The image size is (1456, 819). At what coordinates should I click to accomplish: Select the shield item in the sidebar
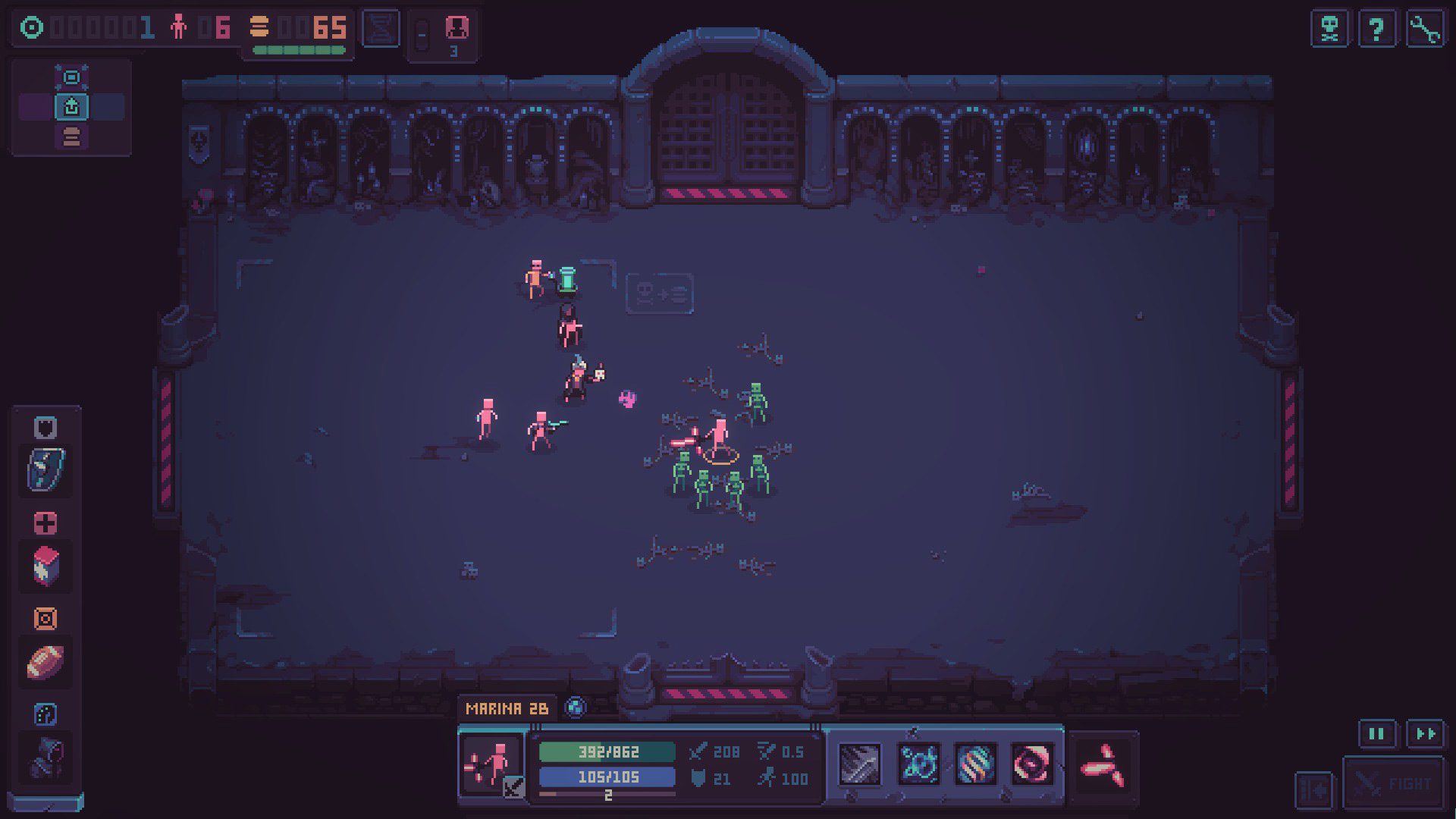click(x=45, y=470)
